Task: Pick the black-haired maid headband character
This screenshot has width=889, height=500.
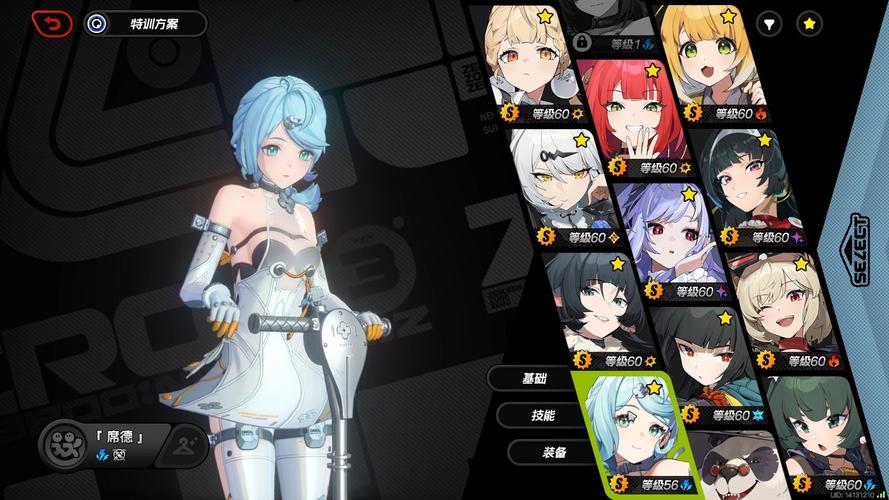Action: coord(760,185)
